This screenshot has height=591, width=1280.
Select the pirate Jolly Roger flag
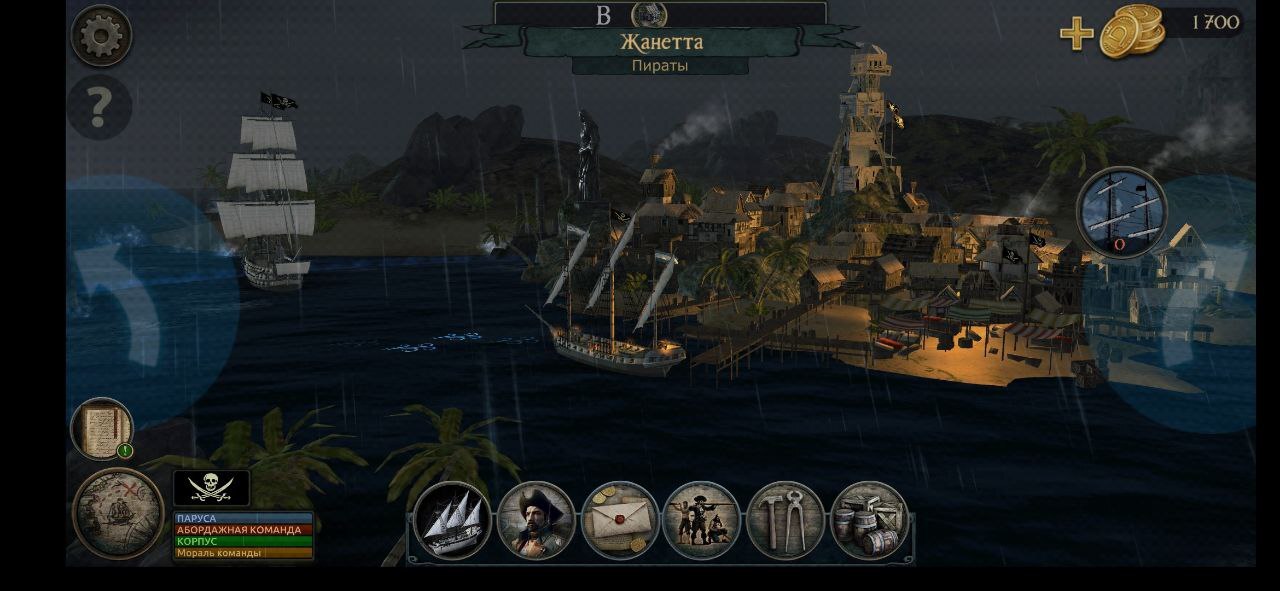(x=211, y=487)
